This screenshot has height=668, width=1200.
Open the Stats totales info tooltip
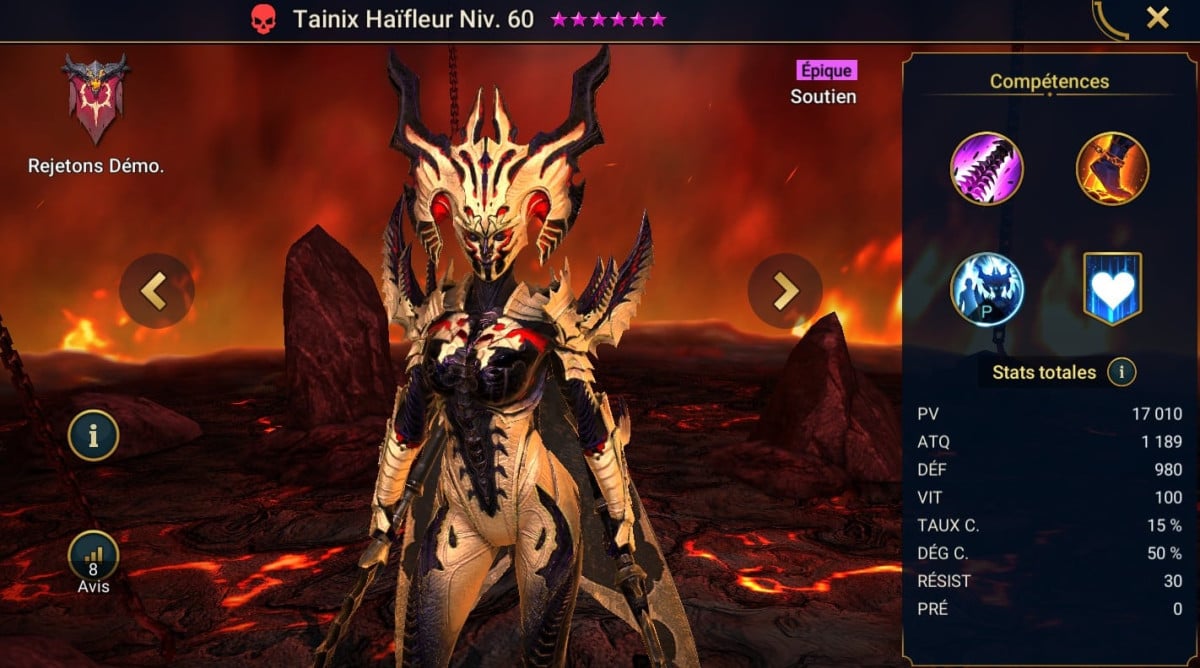pos(1121,373)
